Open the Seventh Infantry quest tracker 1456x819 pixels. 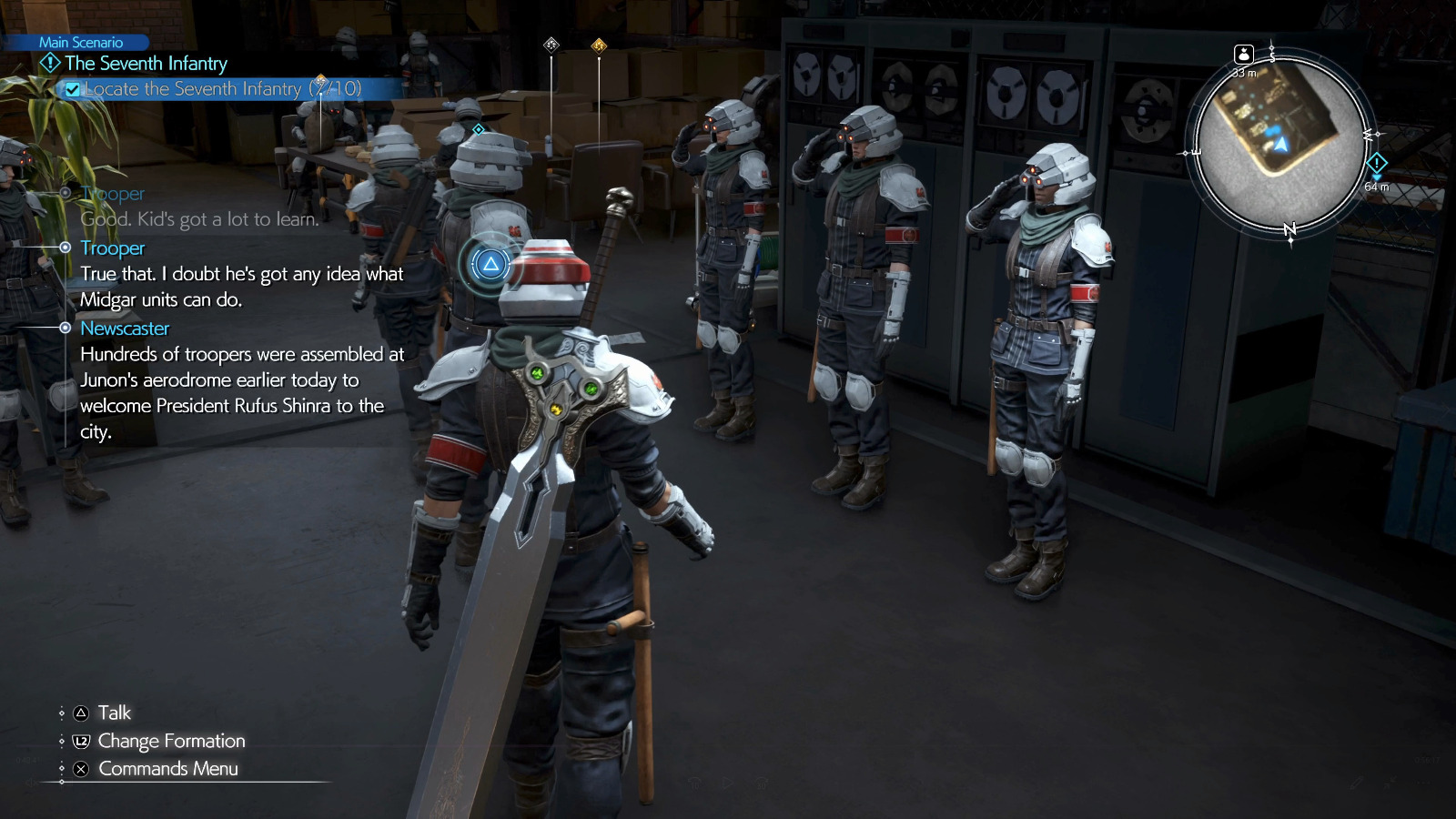(146, 64)
